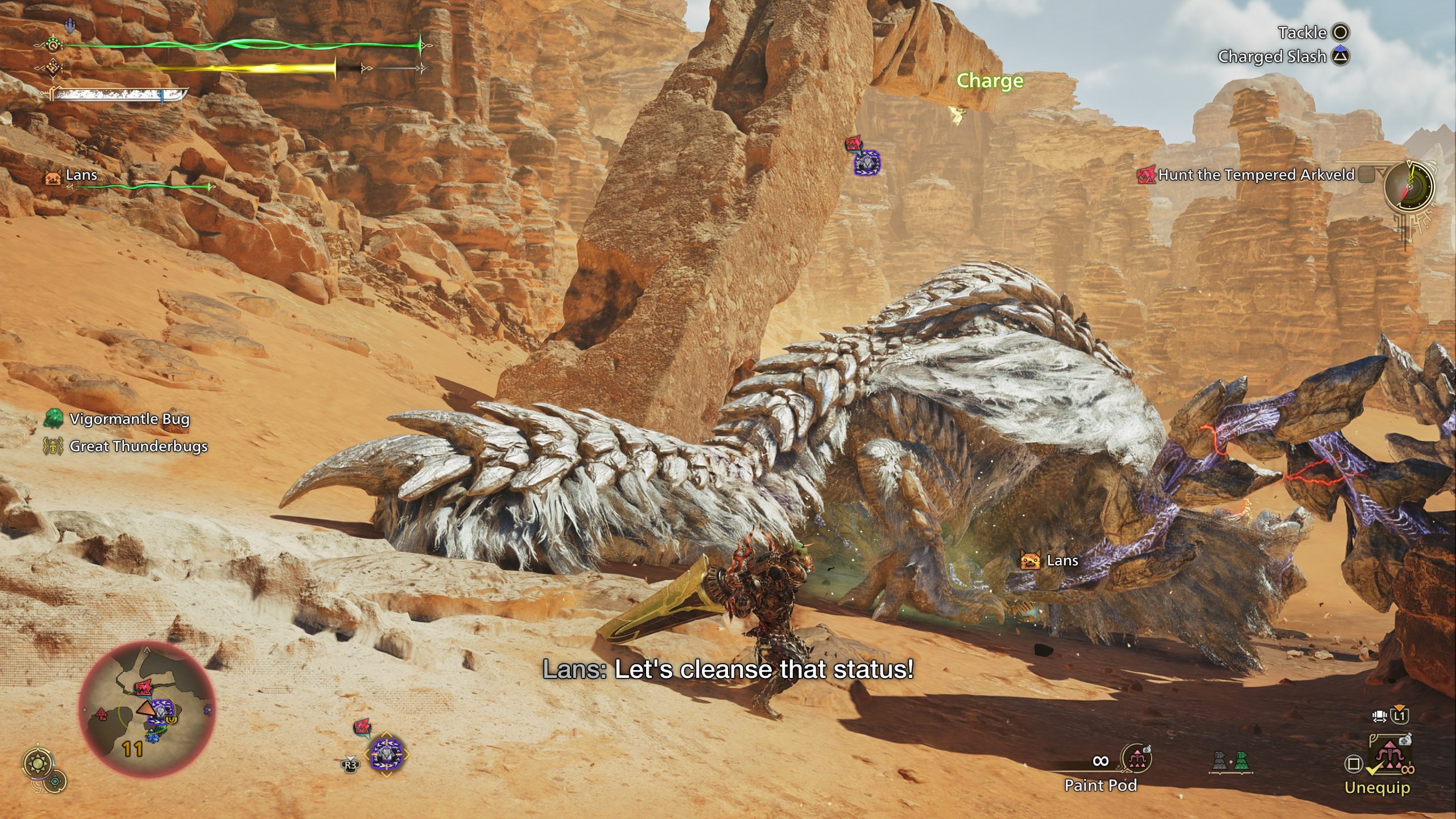
Task: Click the Great Thunderbugs icon
Action: 52,447
